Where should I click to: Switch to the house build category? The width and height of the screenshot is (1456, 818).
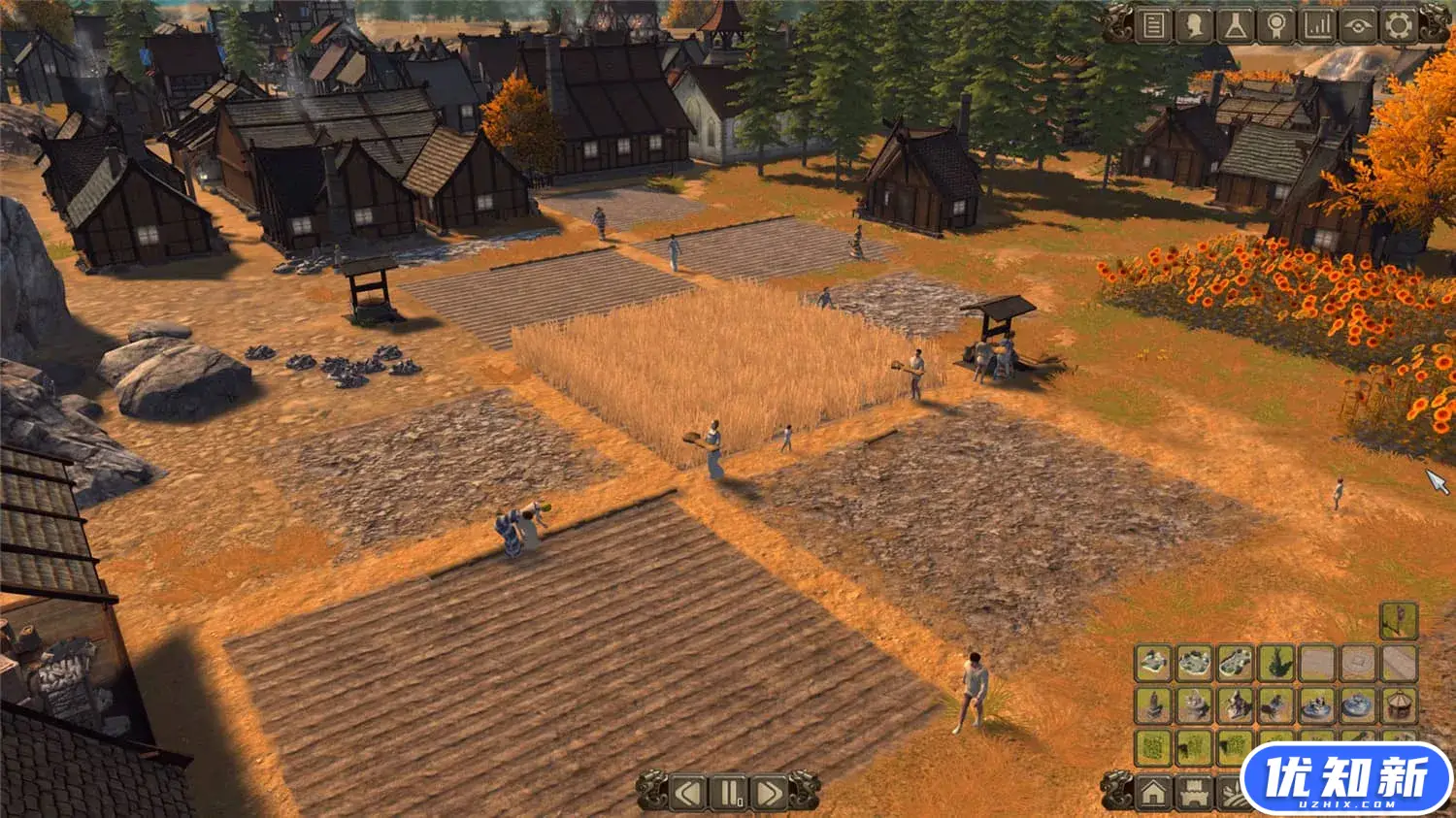pos(1153,793)
